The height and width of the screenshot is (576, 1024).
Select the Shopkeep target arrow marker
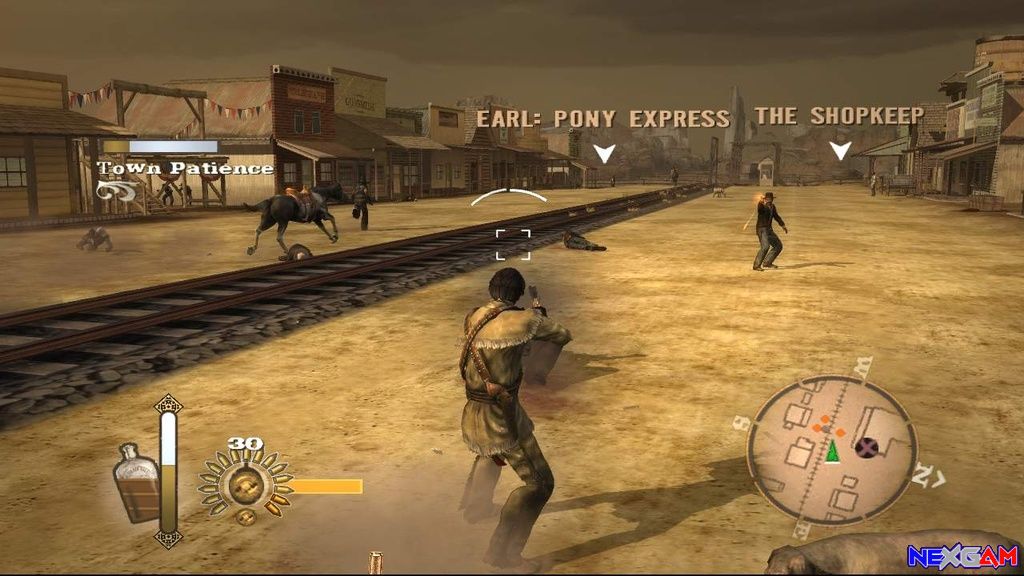pos(841,150)
